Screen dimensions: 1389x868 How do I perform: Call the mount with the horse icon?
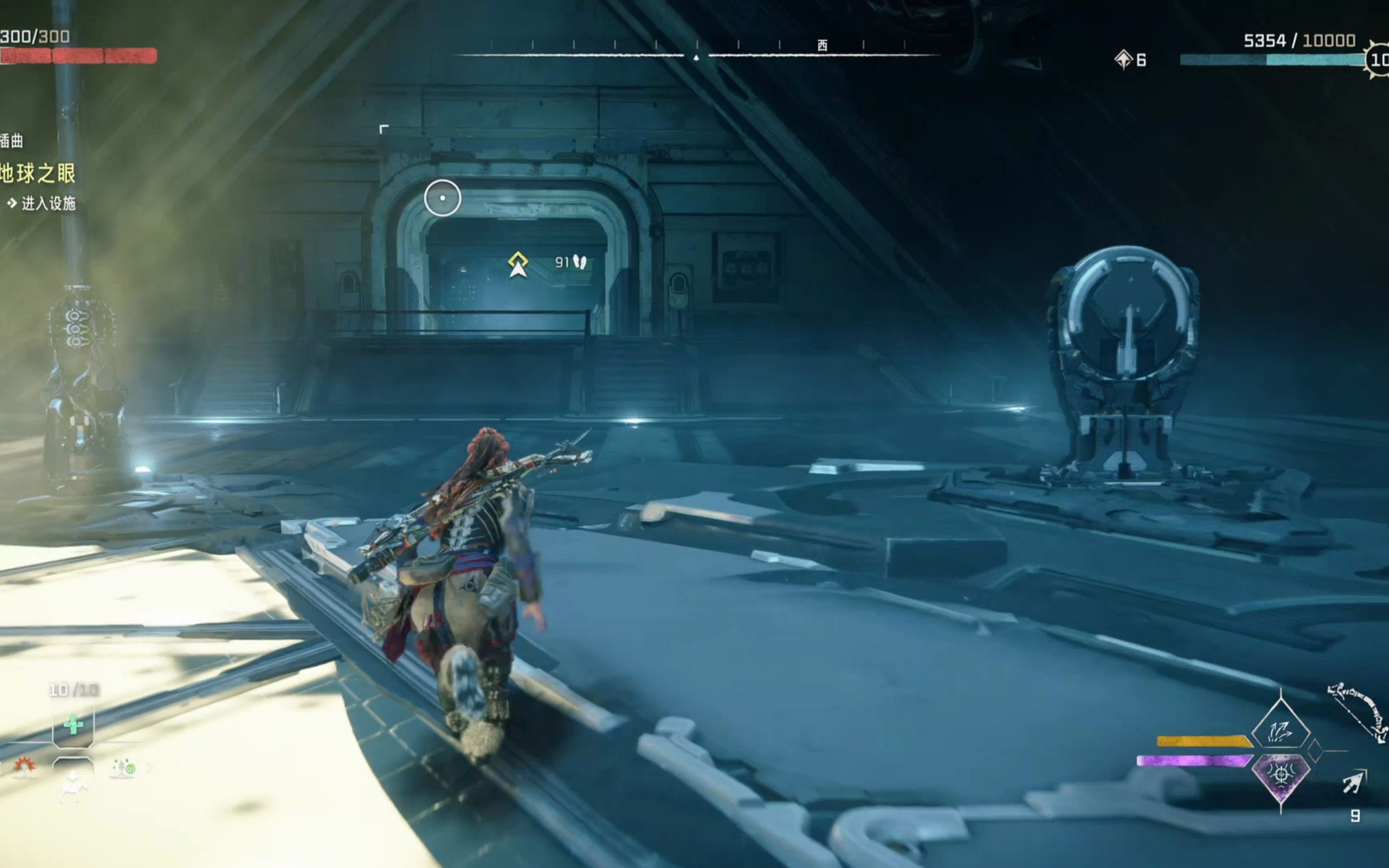73,783
